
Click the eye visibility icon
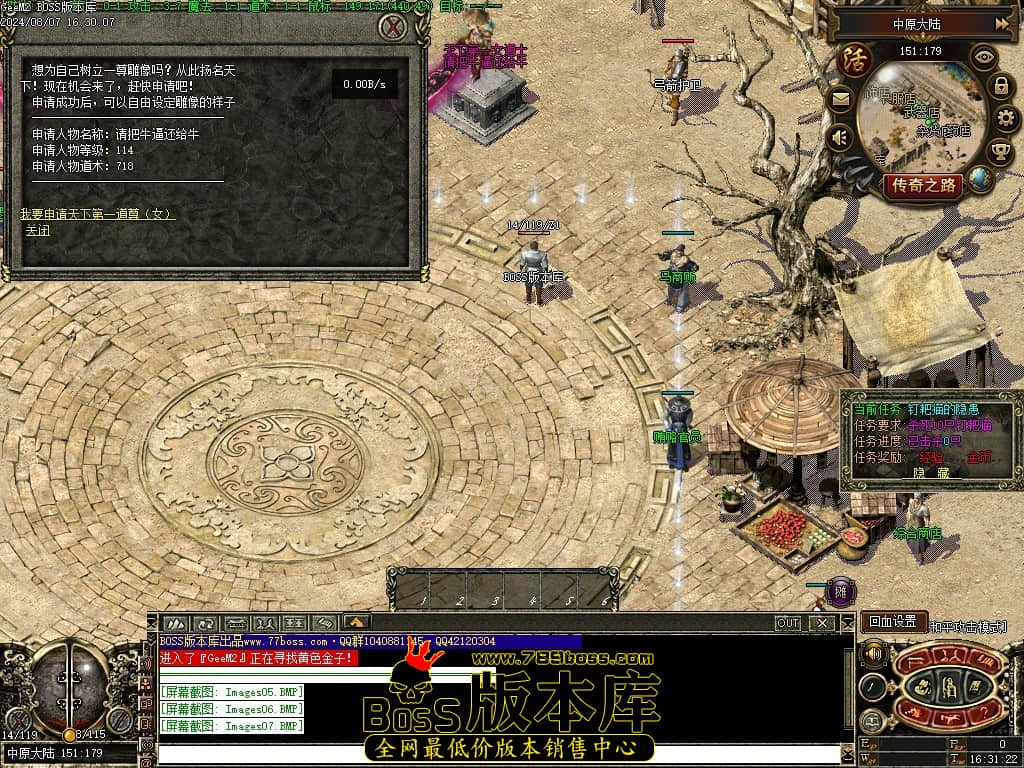click(x=985, y=57)
